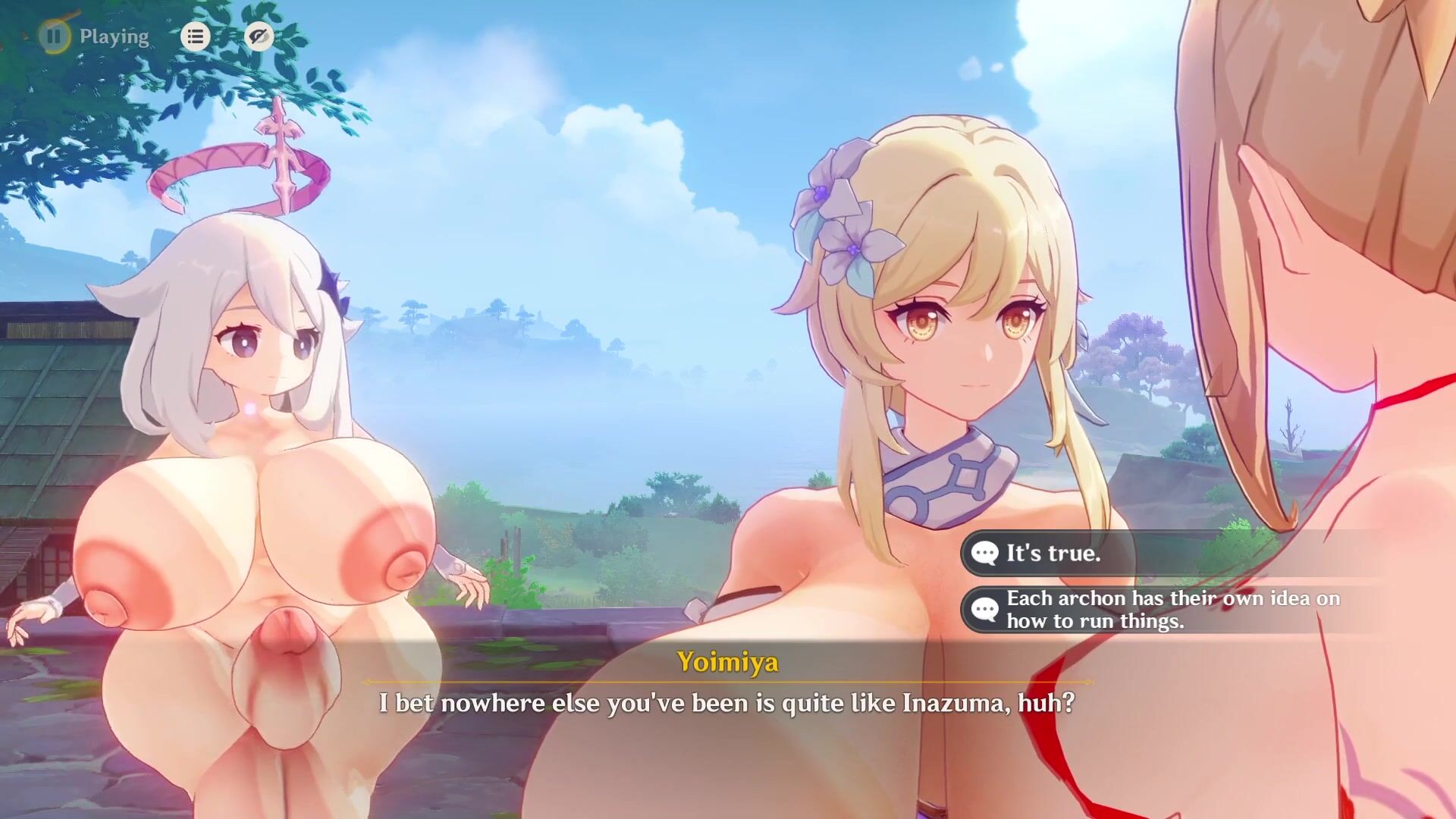The image size is (1456, 819).
Task: Pause the auto-playing dialogue
Action: 55,36
